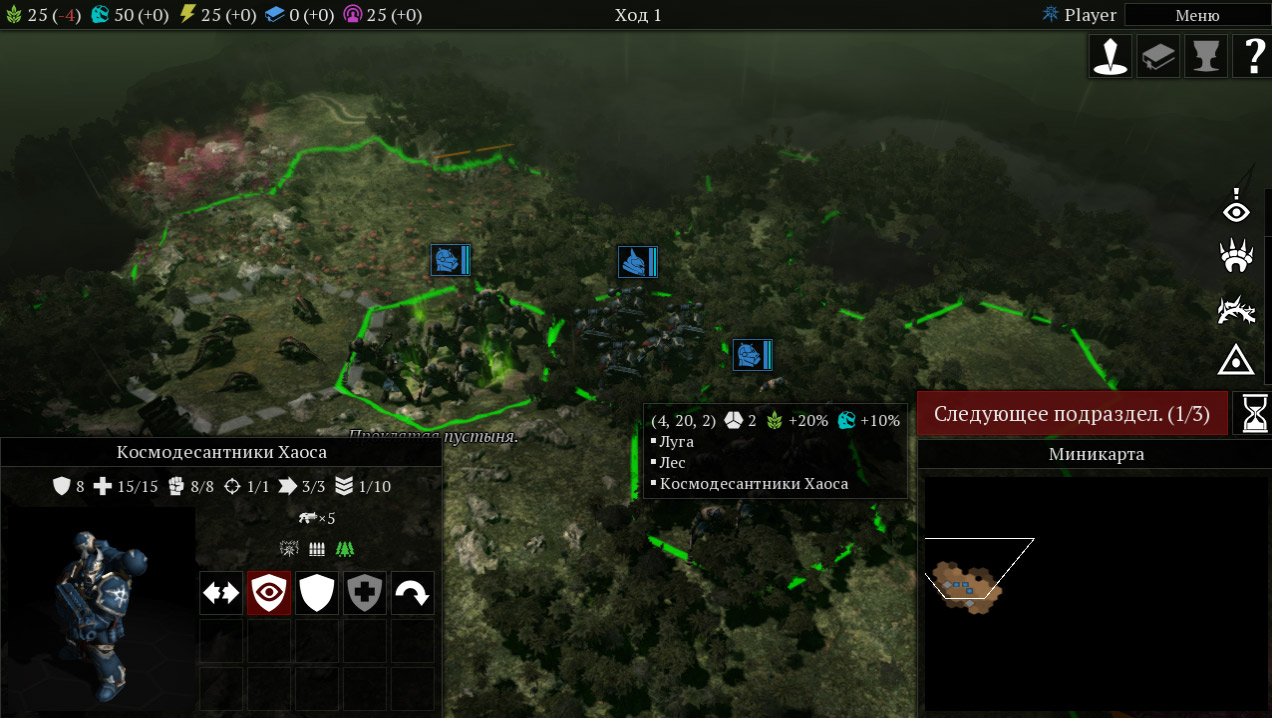Image resolution: width=1272 pixels, height=718 pixels.
Task: Select the clawed paw notification icon
Action: tap(1237, 257)
